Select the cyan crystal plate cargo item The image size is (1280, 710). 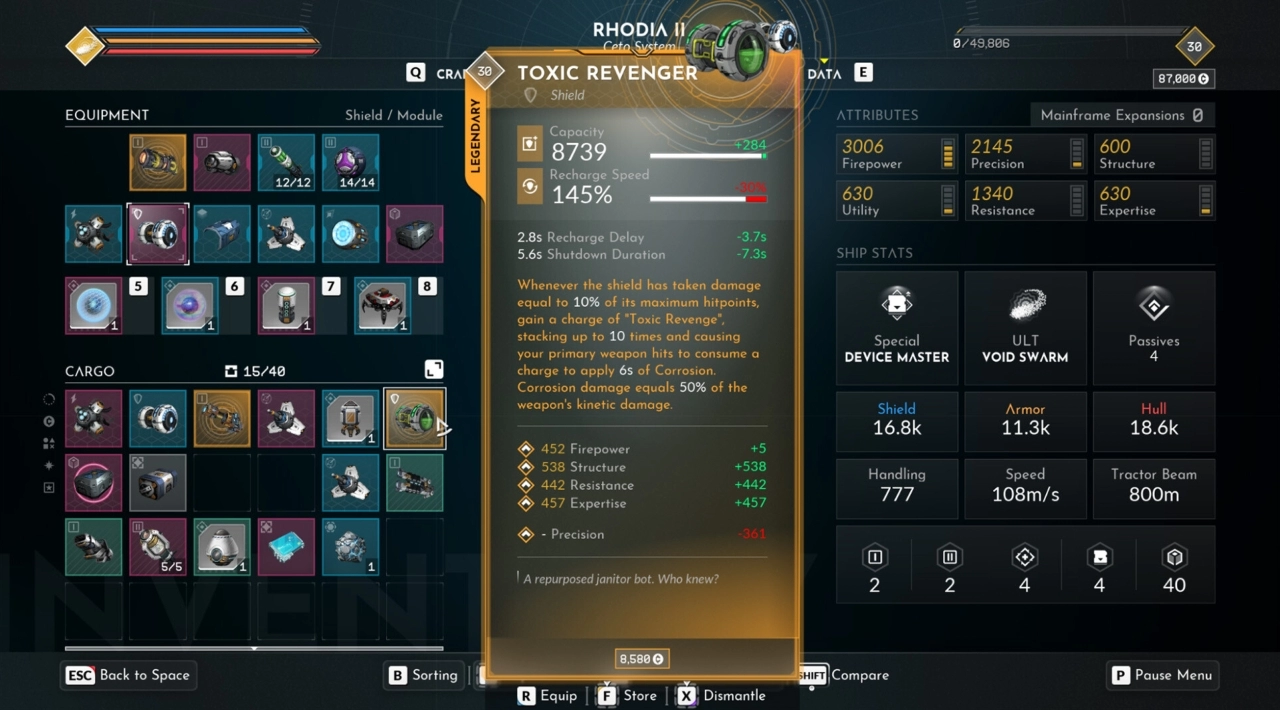(286, 546)
